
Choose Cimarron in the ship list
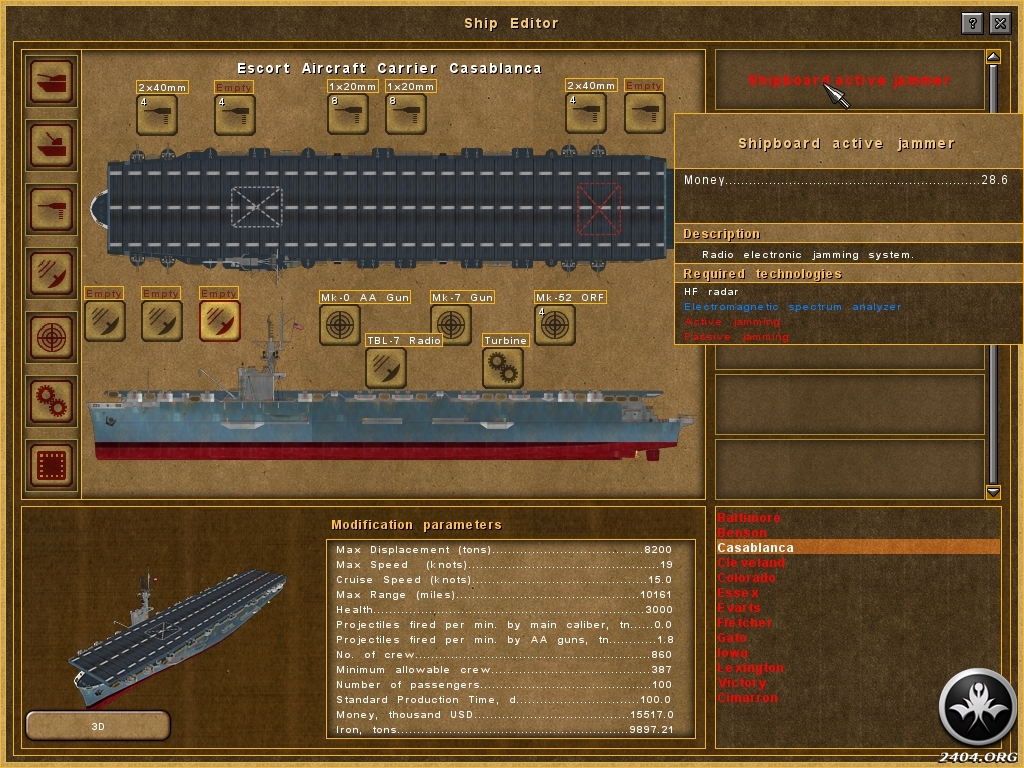pyautogui.click(x=747, y=698)
